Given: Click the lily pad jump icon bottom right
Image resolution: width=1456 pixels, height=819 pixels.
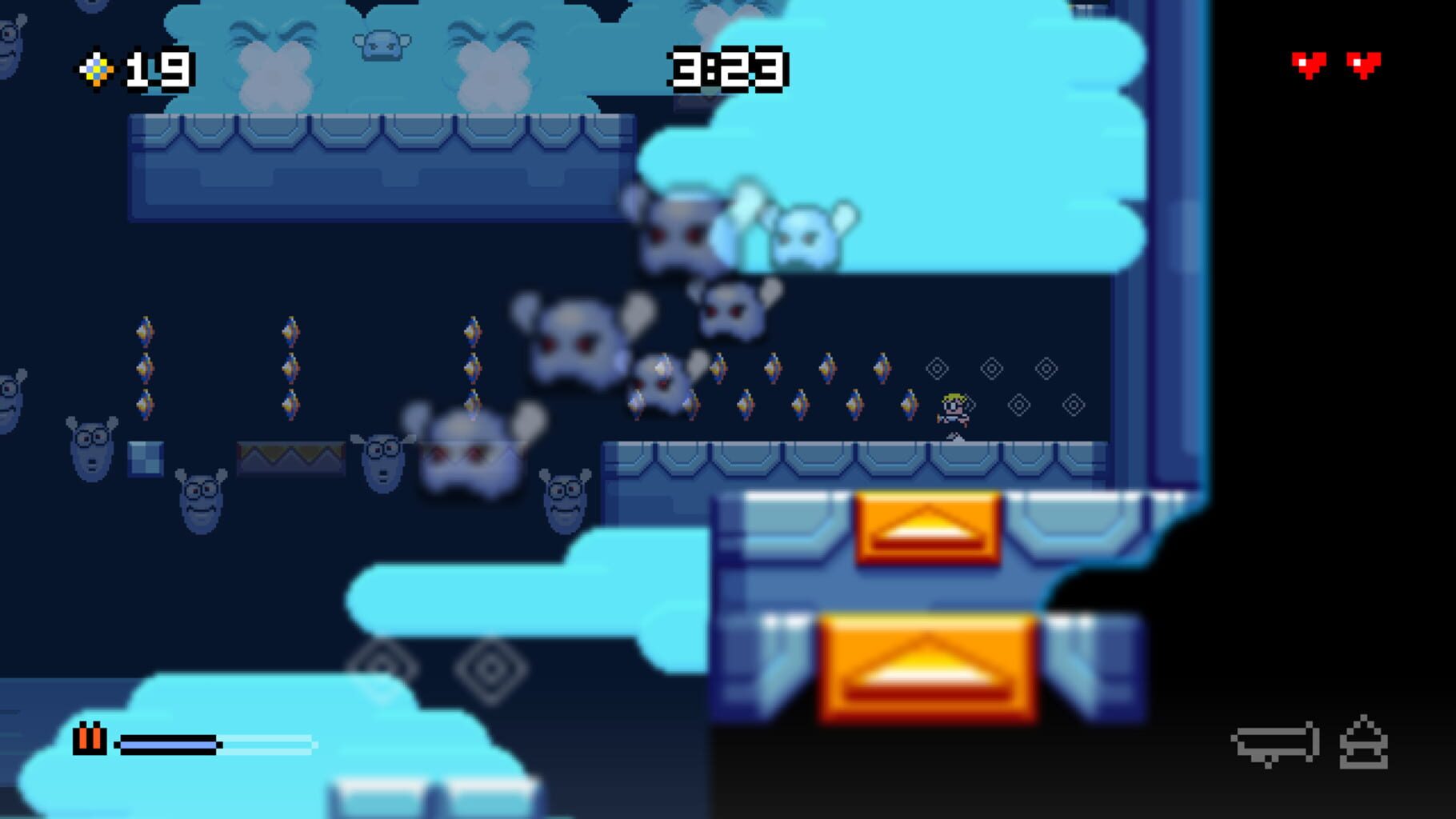Looking at the screenshot, I should click(x=1362, y=742).
